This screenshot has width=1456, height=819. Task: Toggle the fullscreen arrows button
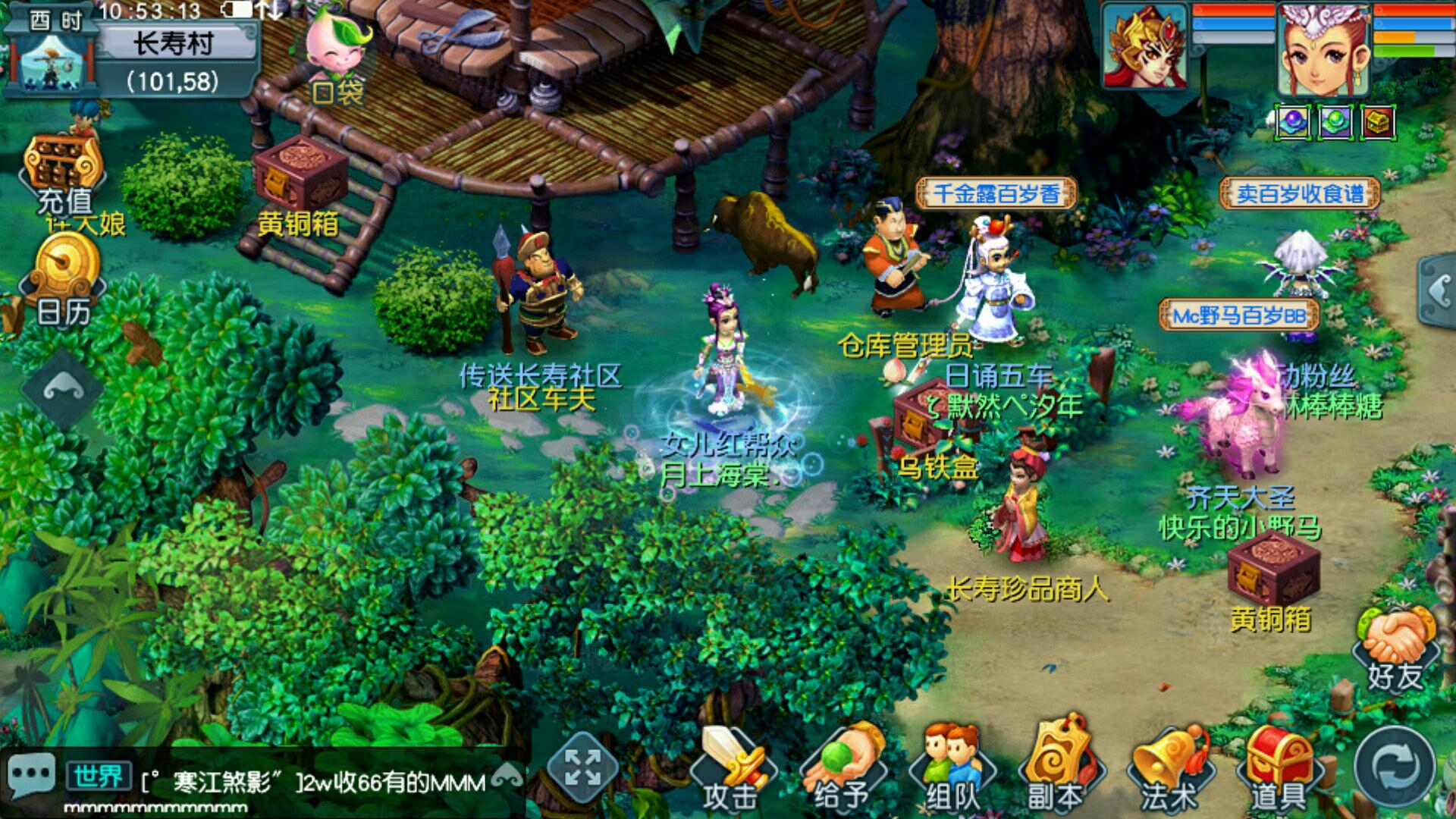[582, 766]
